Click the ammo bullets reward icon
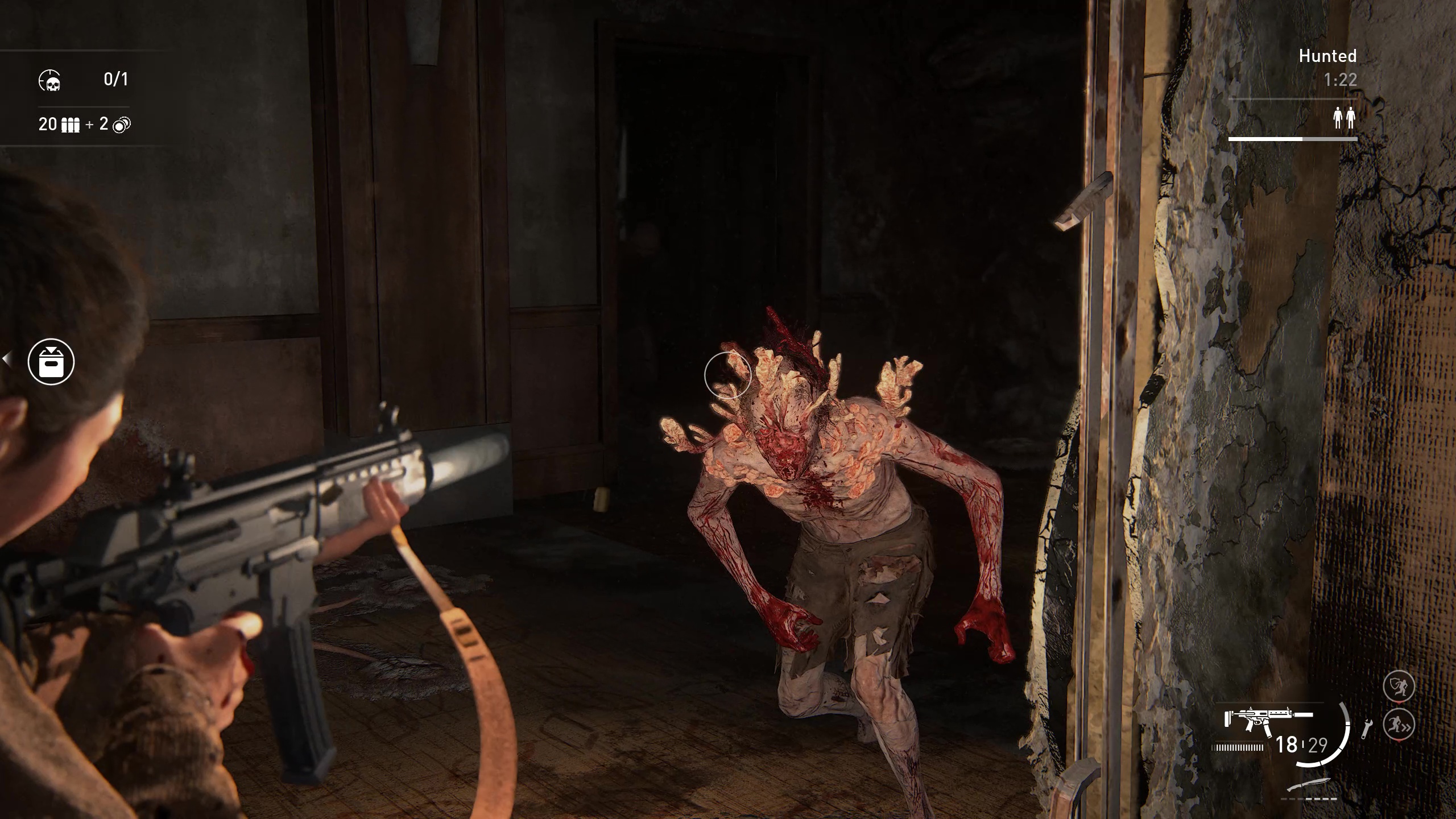Image resolution: width=1456 pixels, height=819 pixels. coord(70,125)
